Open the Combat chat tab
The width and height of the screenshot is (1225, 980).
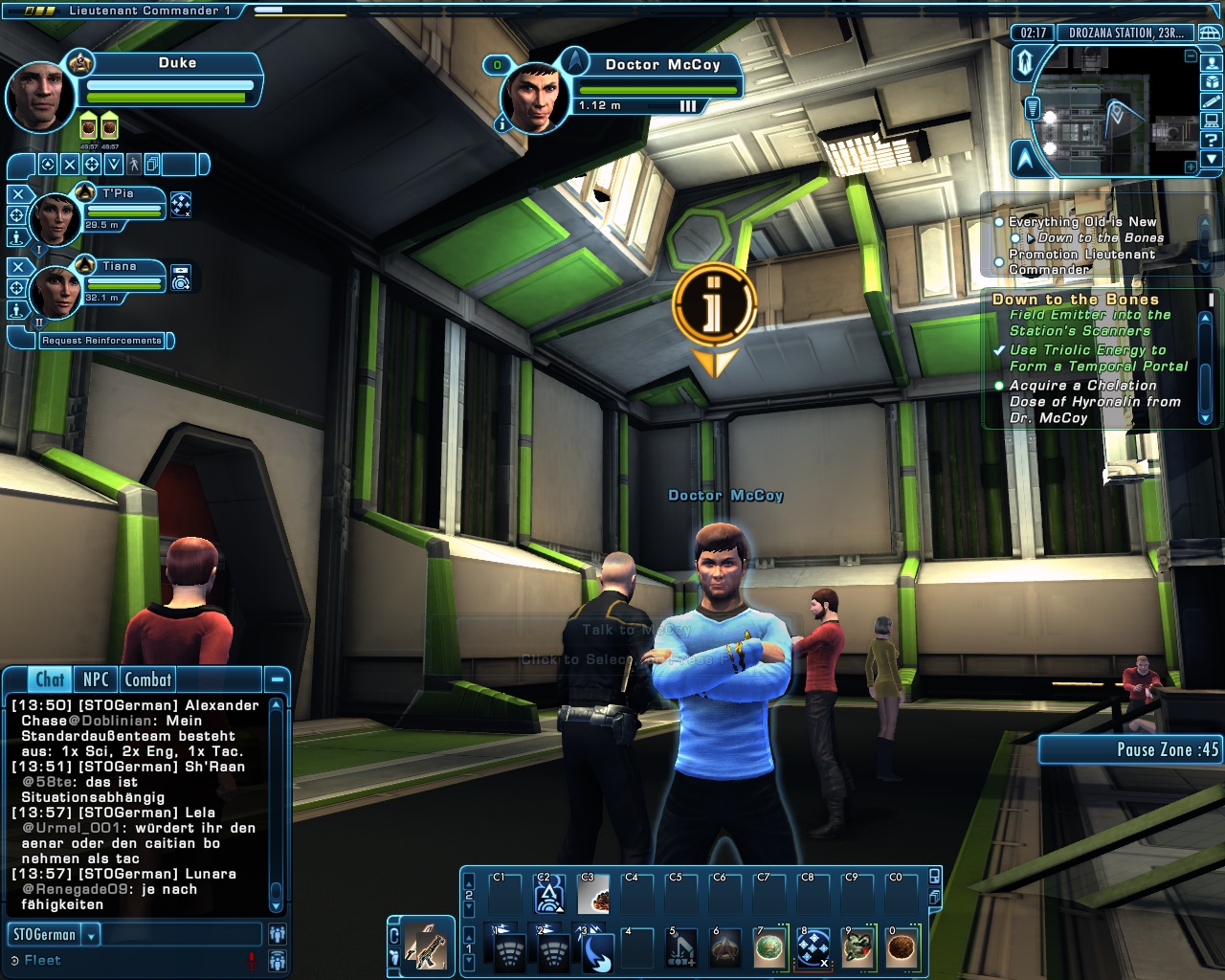pyautogui.click(x=148, y=679)
